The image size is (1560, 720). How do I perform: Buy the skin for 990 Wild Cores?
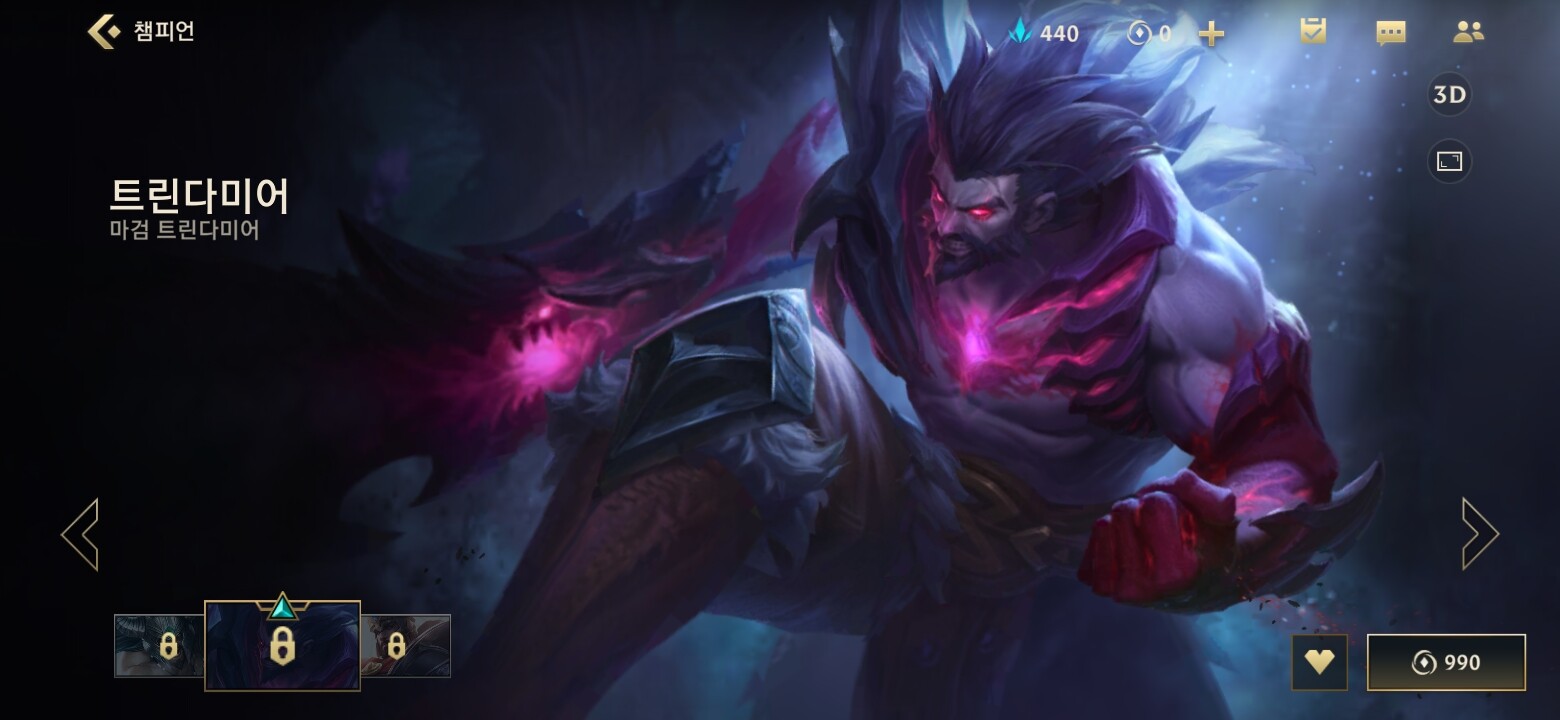pyautogui.click(x=1446, y=662)
